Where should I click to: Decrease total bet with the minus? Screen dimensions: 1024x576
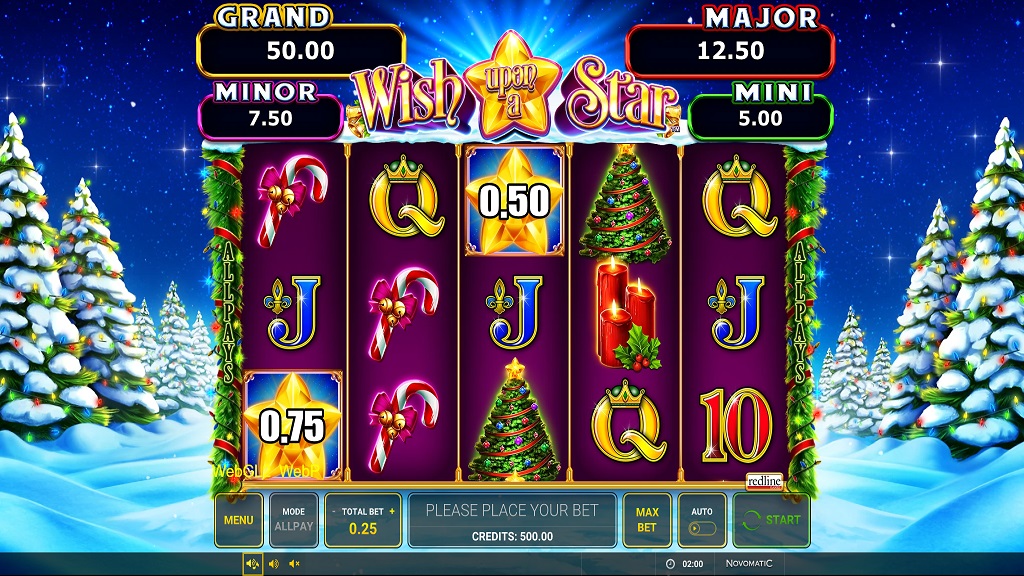tap(334, 511)
